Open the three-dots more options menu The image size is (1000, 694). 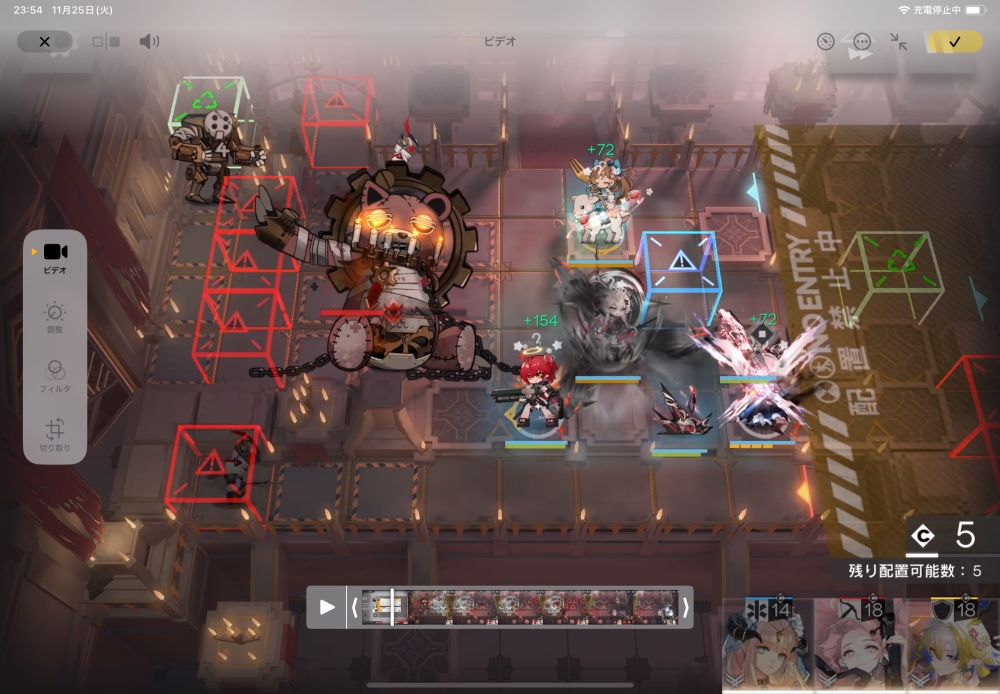point(862,42)
